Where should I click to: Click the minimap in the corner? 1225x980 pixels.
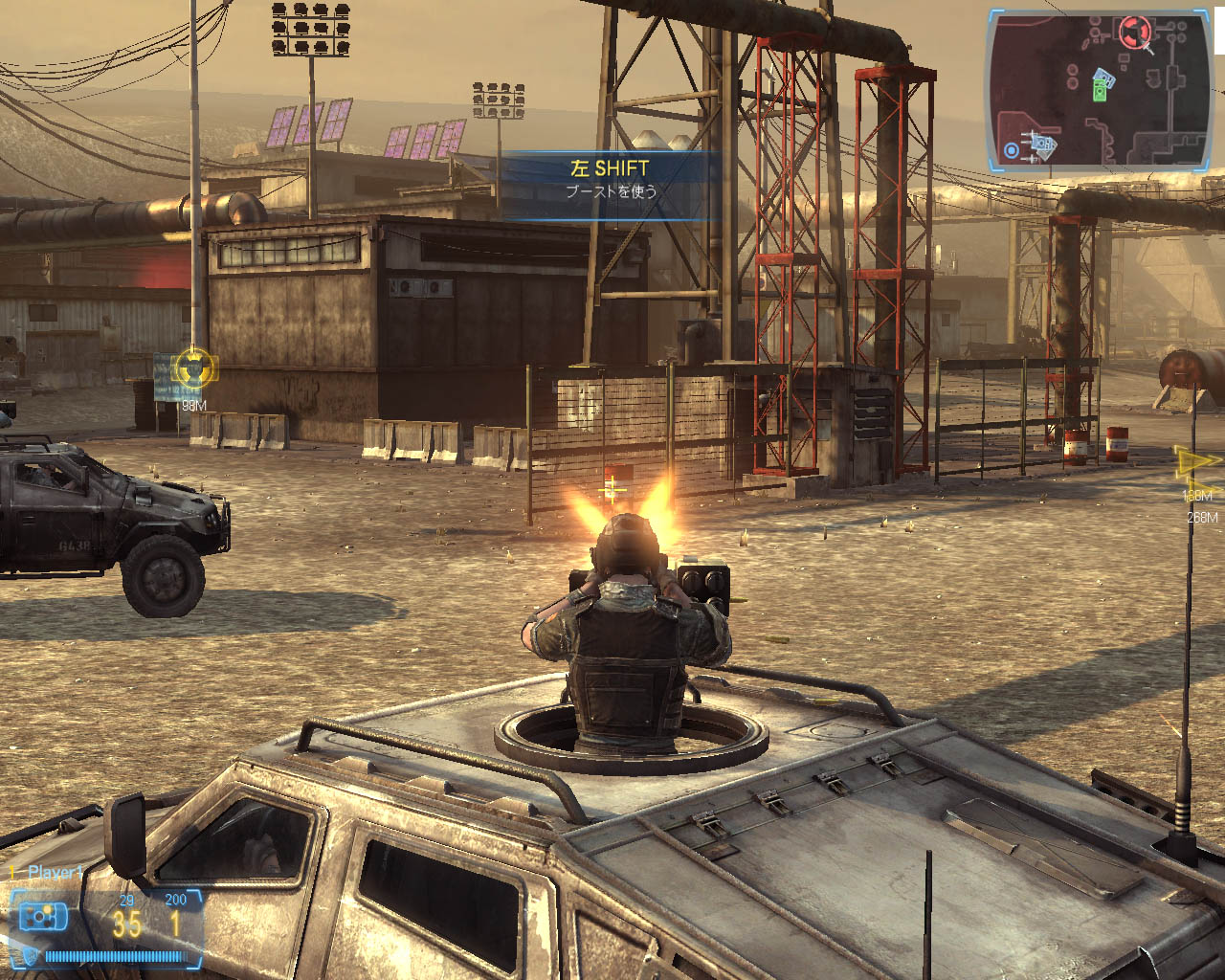point(1100,90)
